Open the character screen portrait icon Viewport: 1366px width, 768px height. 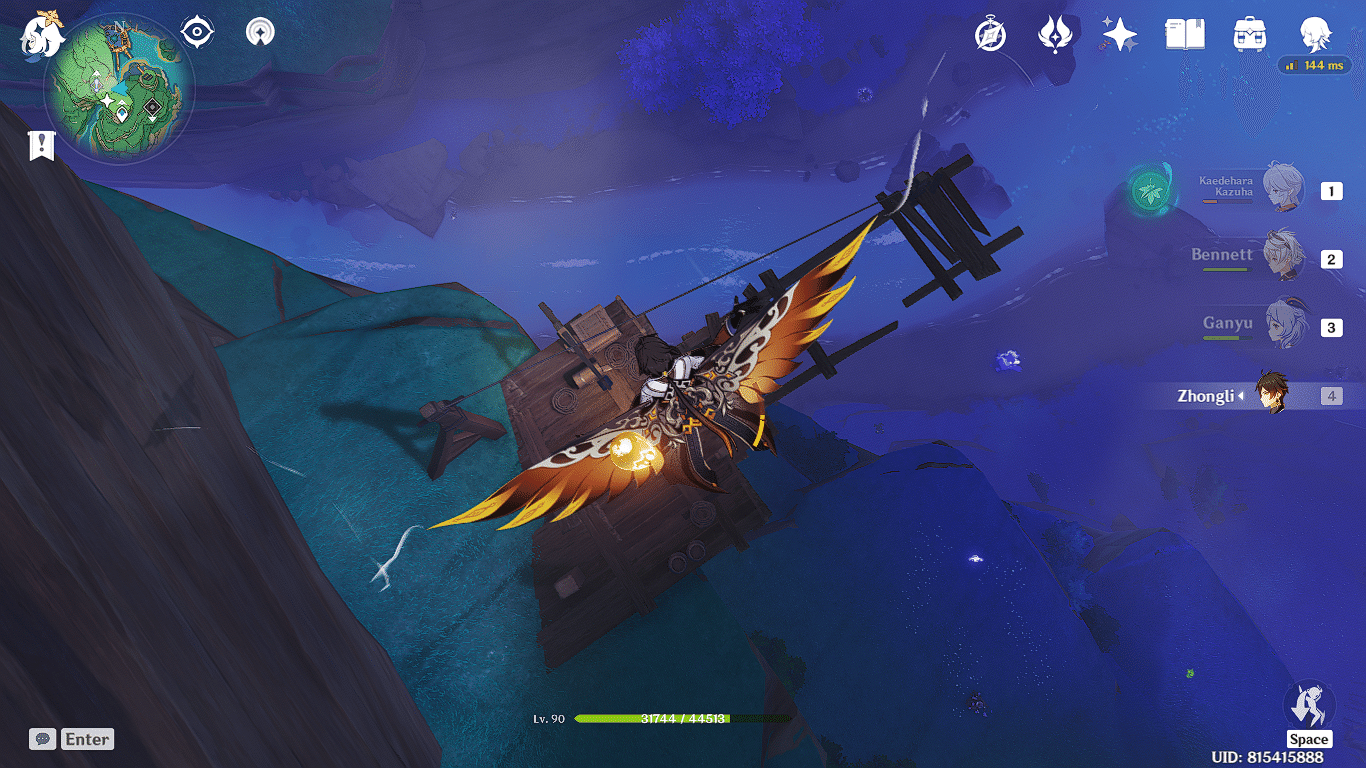1314,35
